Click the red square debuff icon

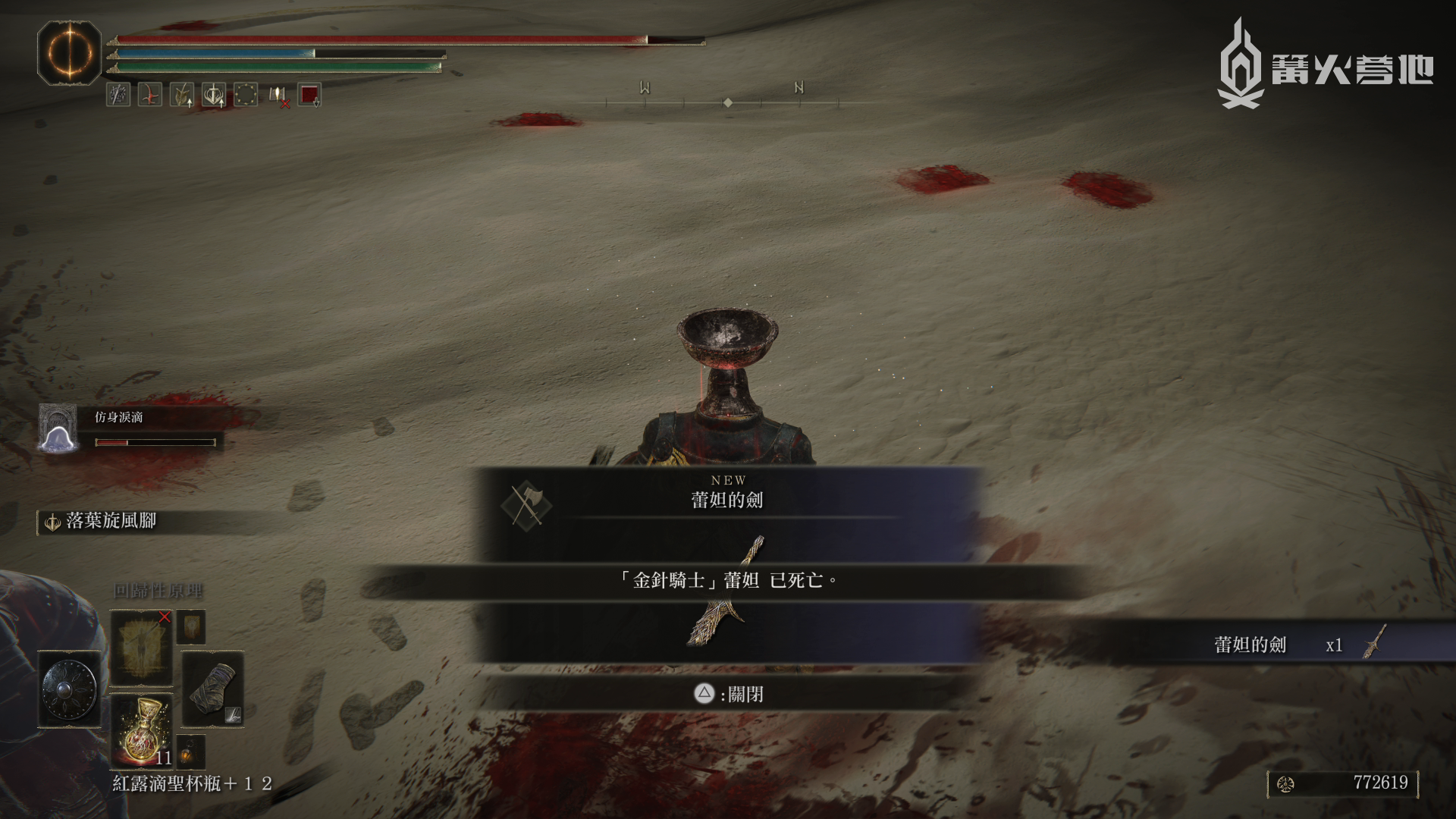coord(309,95)
